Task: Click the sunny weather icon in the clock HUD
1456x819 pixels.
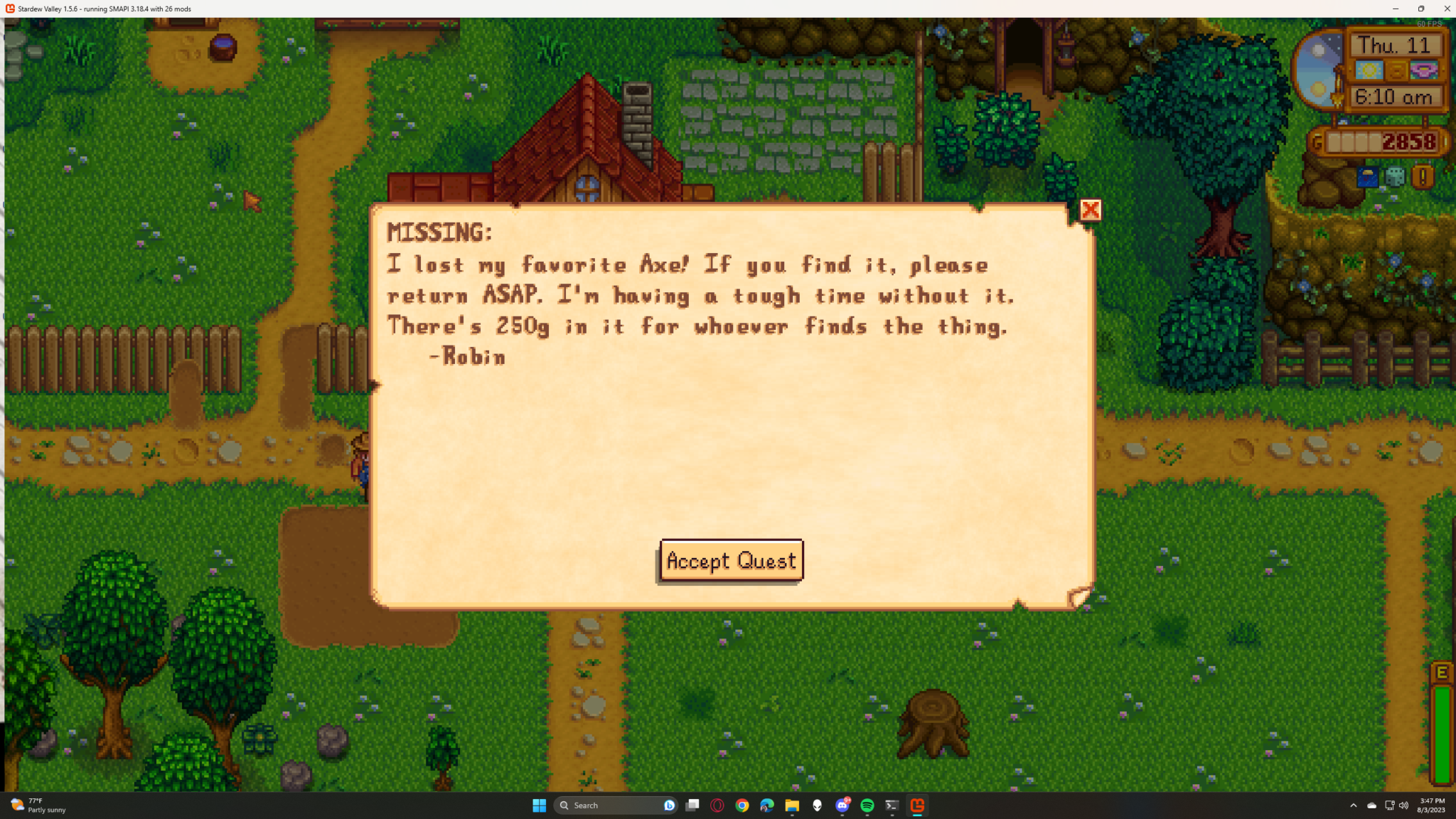Action: 1370,70
